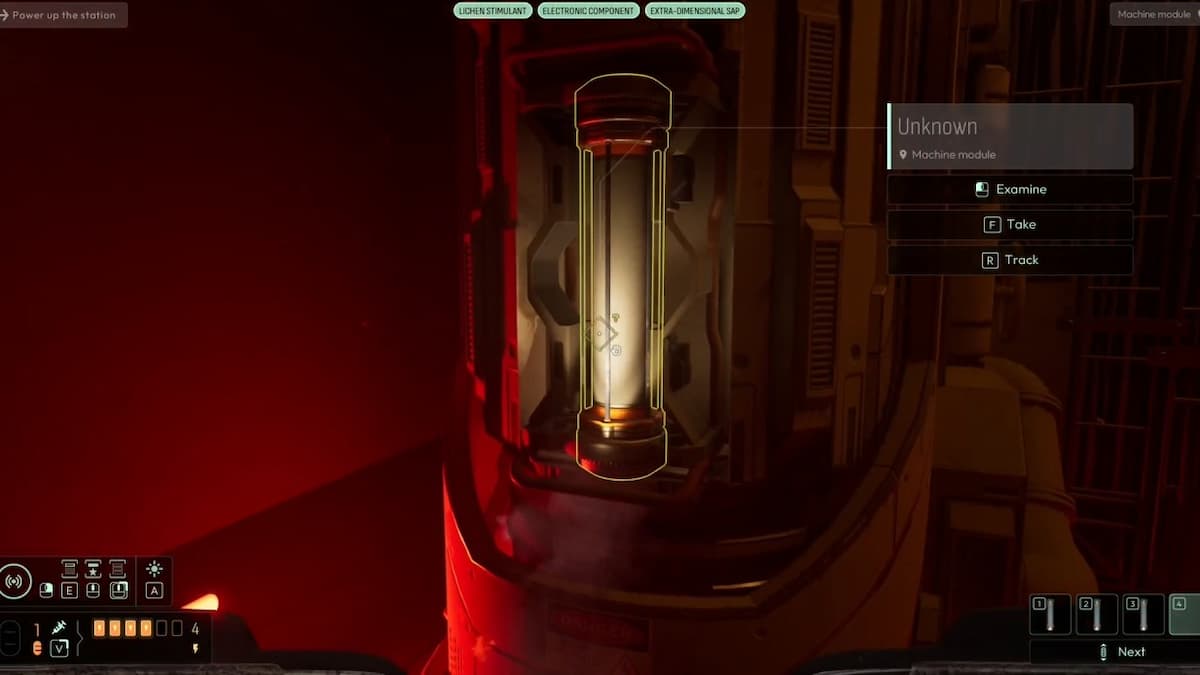
Task: Select the Extra-Dimensional Sap tag
Action: pos(695,11)
